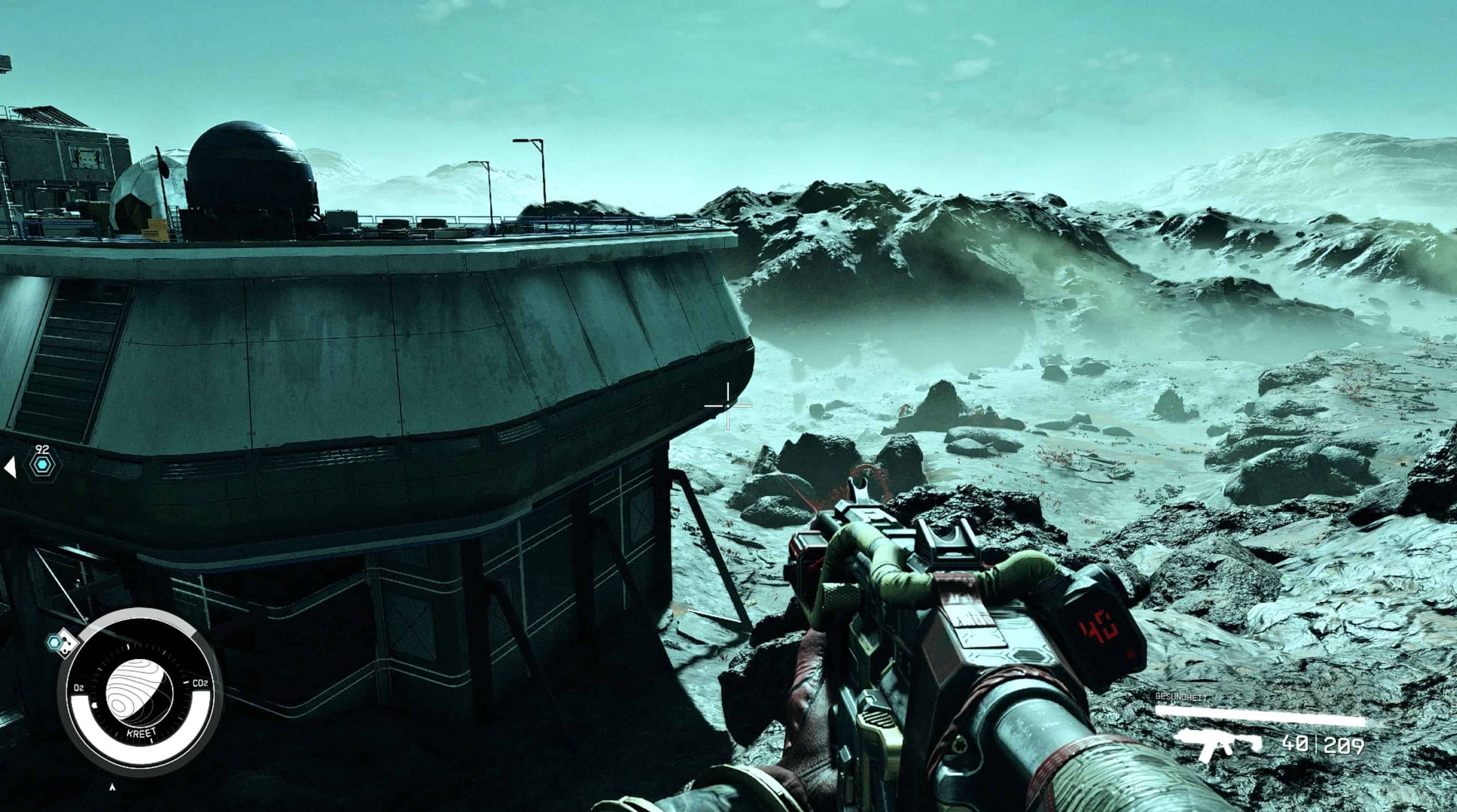Click the Kreet planet compass dial

(140, 693)
